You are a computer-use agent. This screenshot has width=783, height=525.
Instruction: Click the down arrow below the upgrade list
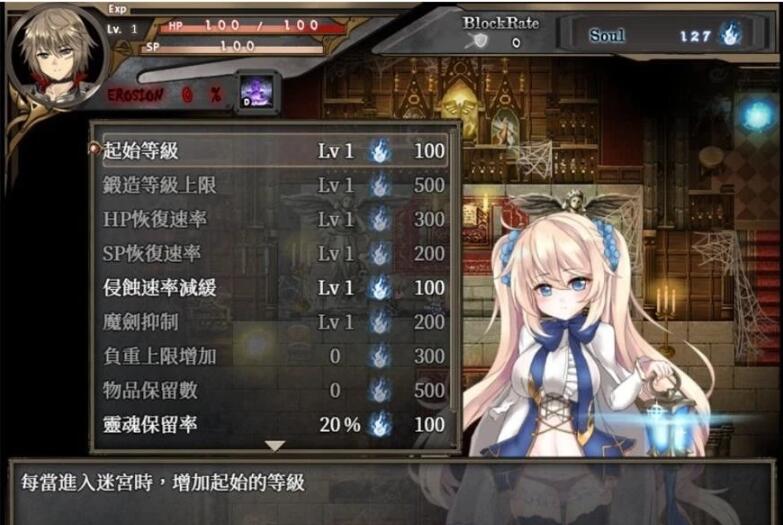click(x=275, y=445)
